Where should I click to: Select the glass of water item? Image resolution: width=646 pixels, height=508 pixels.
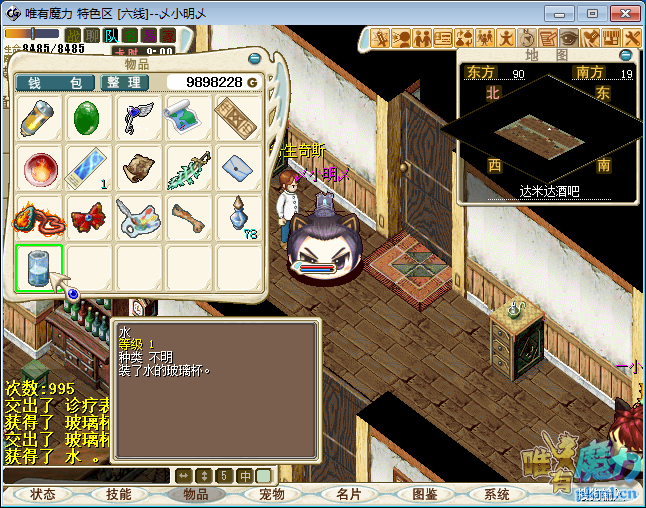40,268
